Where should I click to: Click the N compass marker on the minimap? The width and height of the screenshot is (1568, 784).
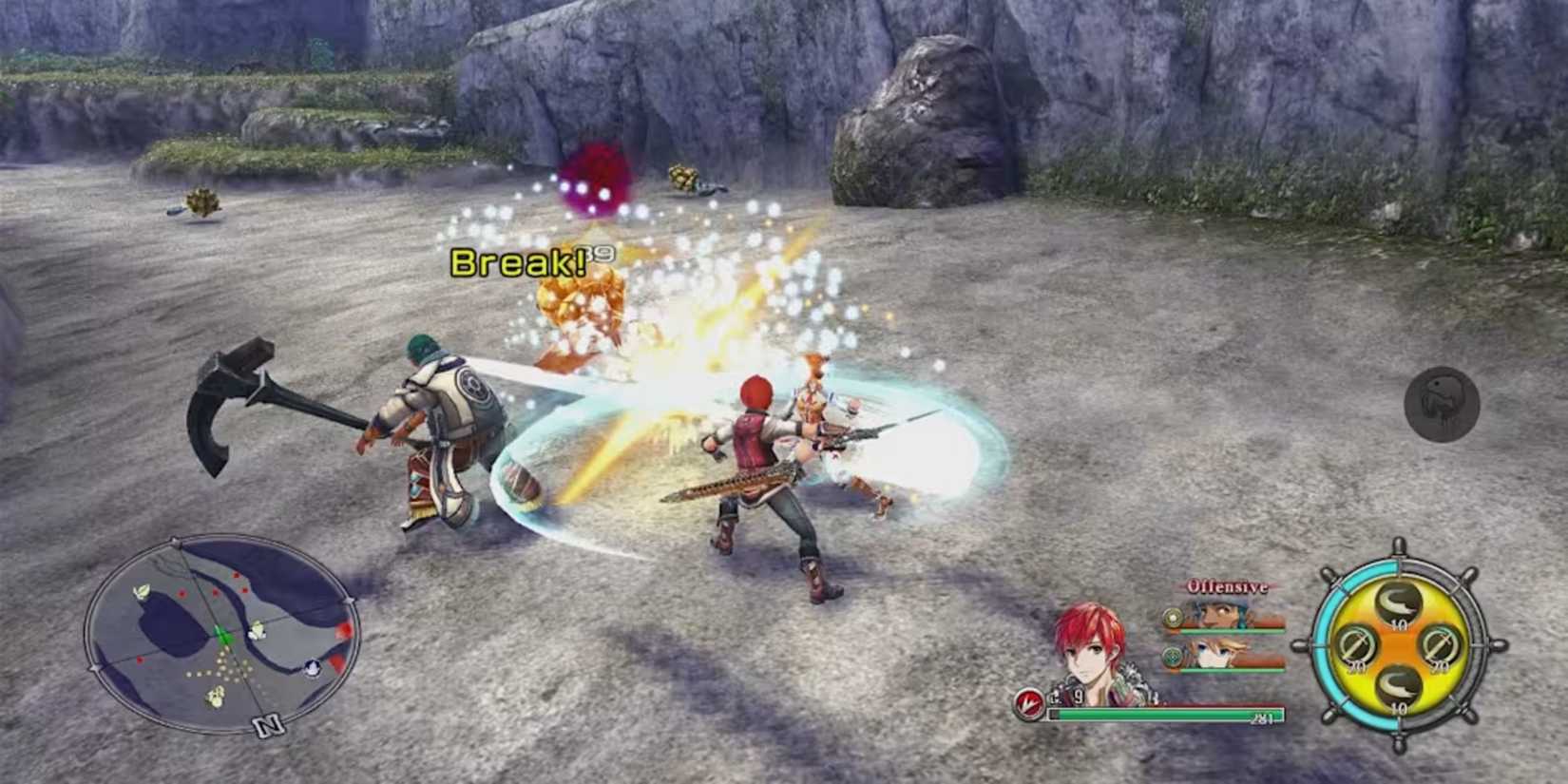click(x=268, y=726)
